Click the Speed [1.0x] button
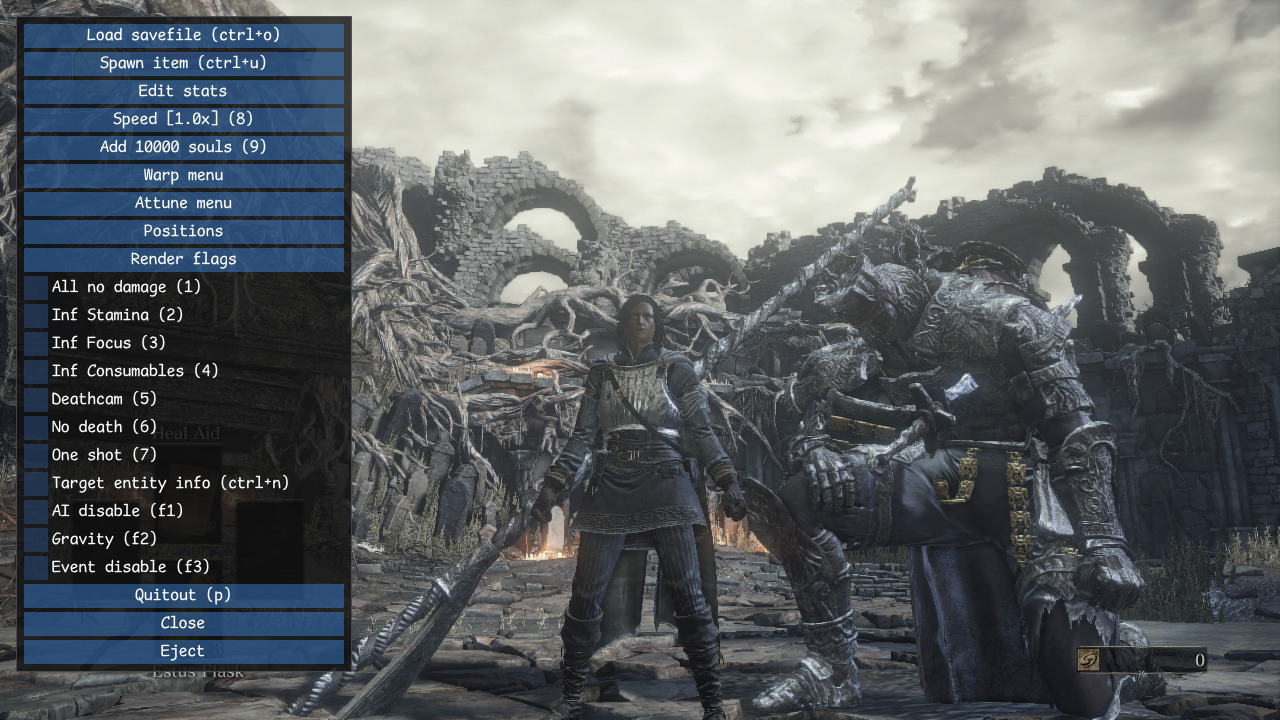1280x720 pixels. (183, 119)
